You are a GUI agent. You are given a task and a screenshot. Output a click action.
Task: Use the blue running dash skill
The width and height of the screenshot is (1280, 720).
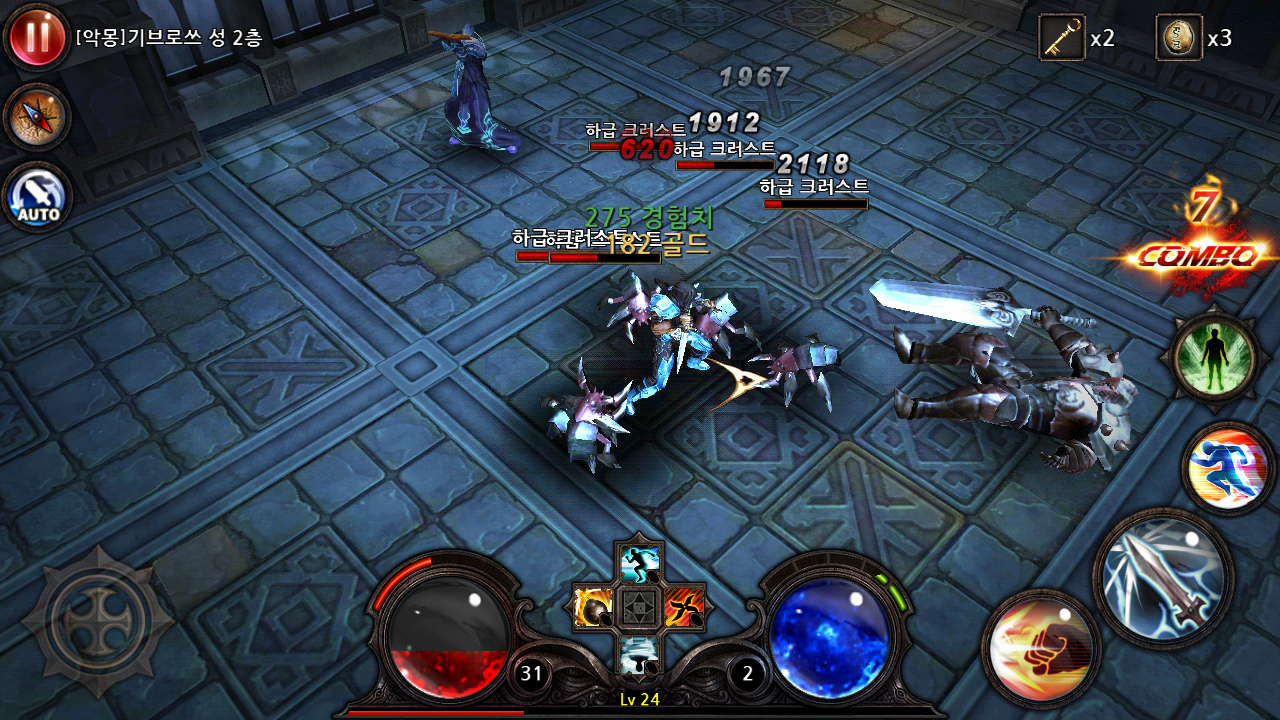tap(1227, 468)
